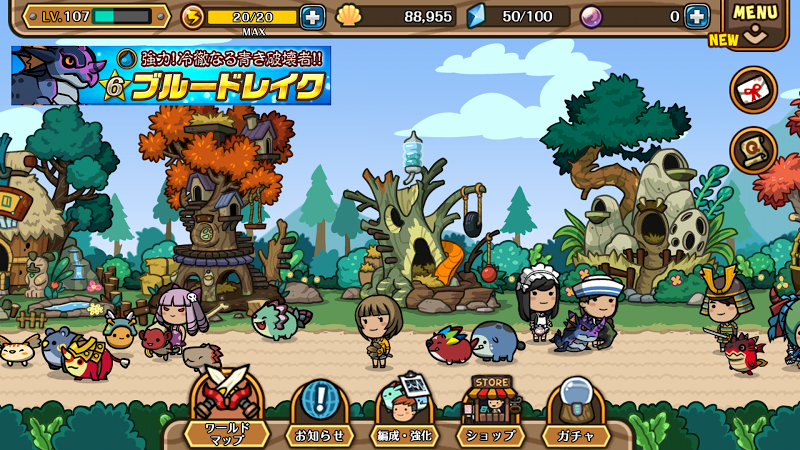Open the gift letter mailbox icon
Viewport: 800px width, 450px height.
click(x=754, y=91)
